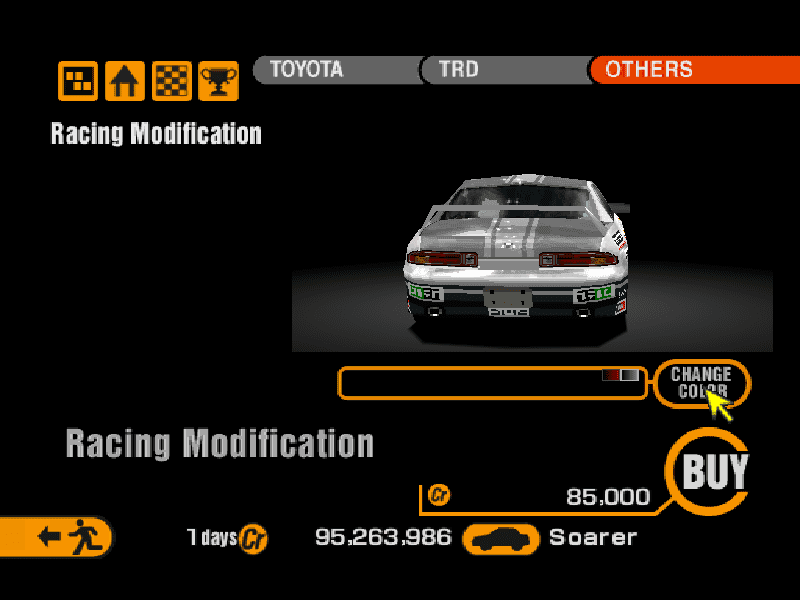The image size is (800, 600).
Task: Open the trophy icon
Action: click(218, 81)
